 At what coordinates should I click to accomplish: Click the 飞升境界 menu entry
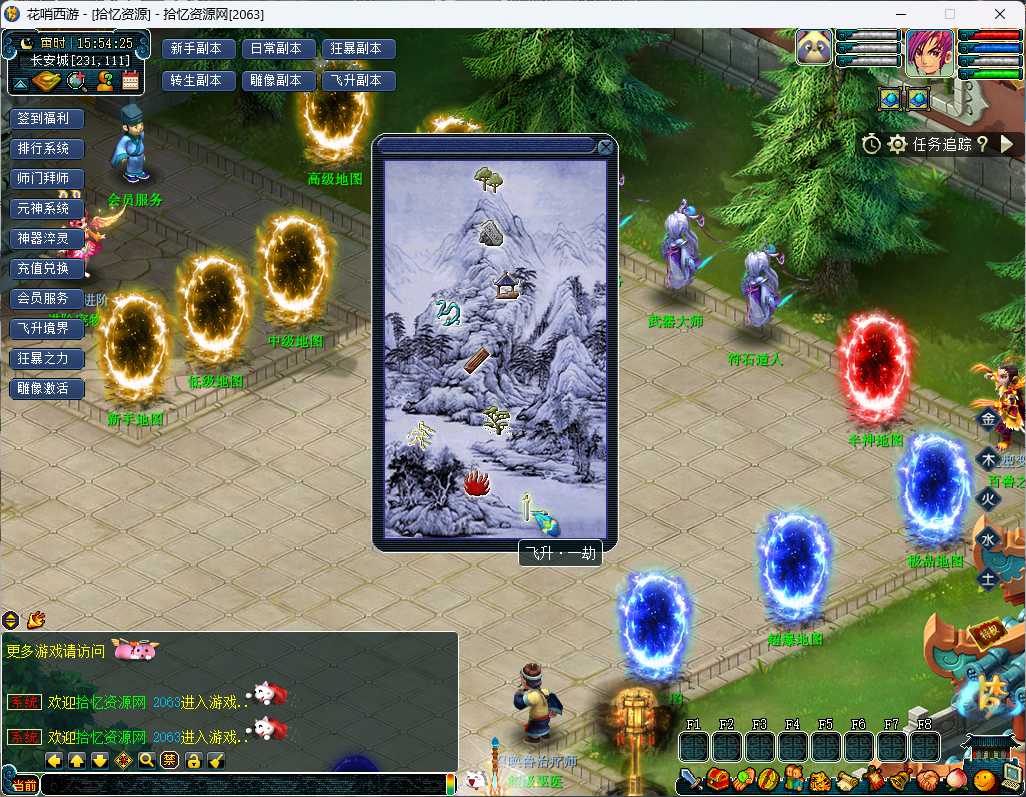(46, 328)
